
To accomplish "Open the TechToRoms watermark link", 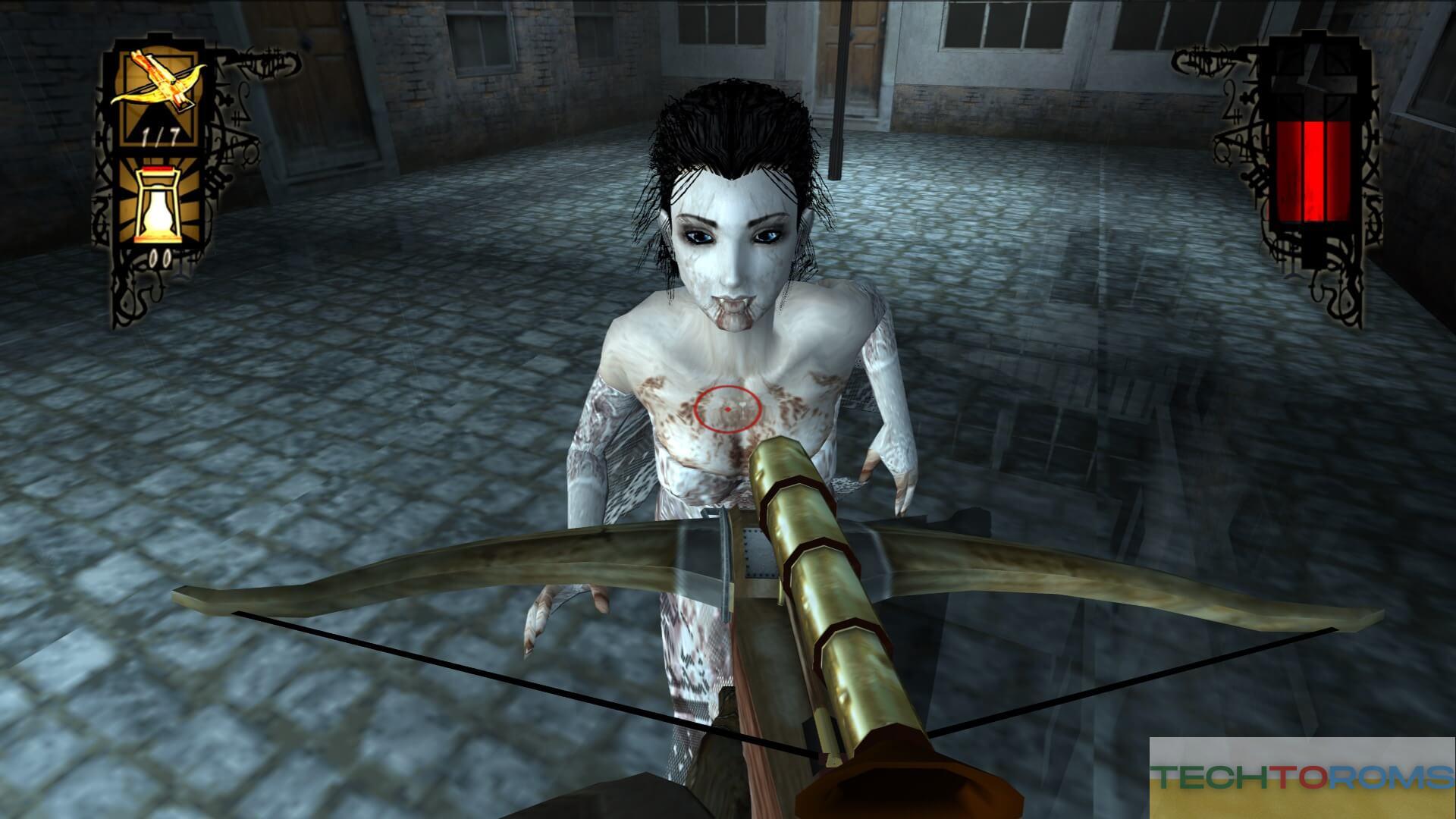I will click(x=1301, y=777).
